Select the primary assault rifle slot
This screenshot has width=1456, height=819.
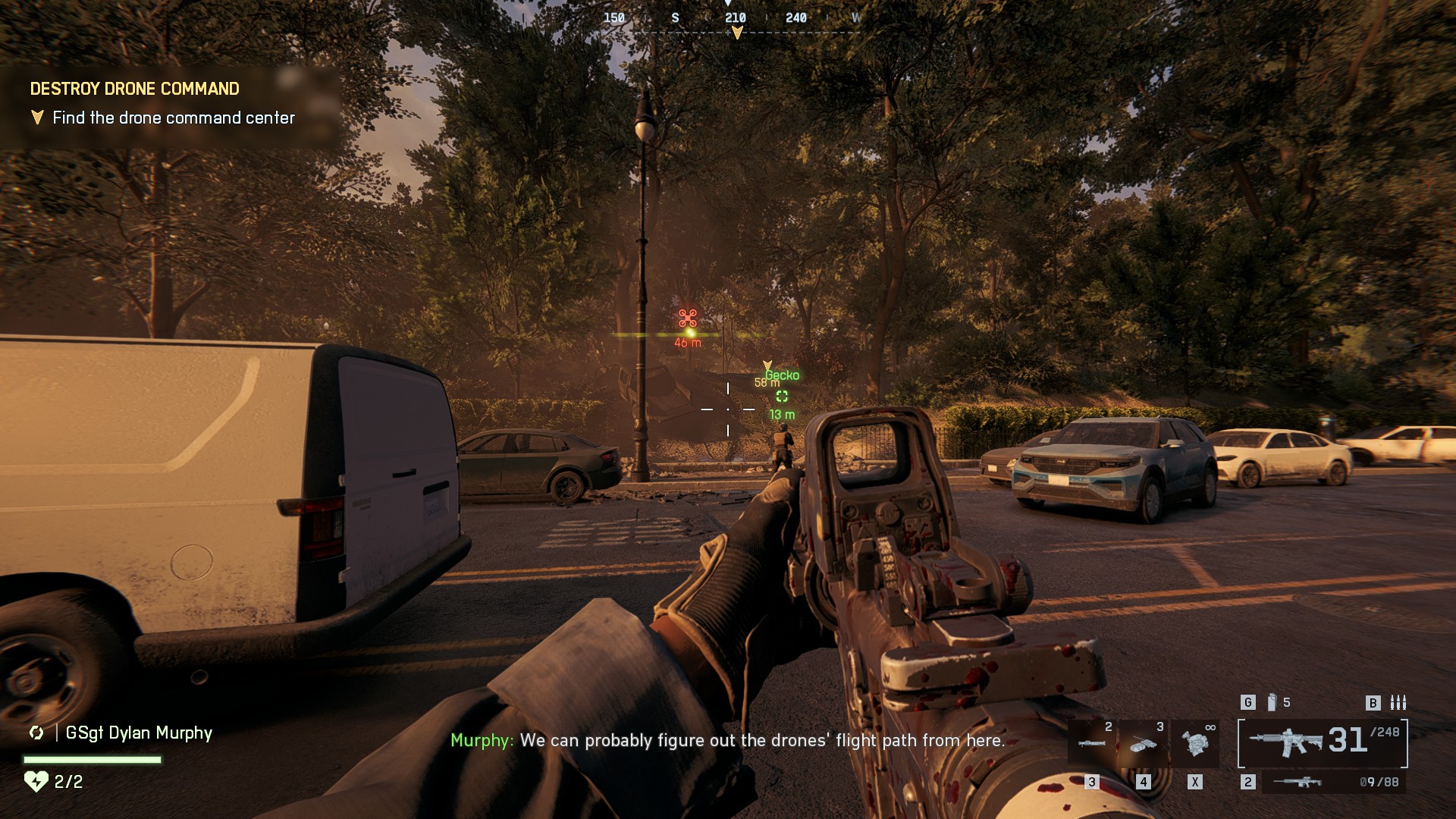[1323, 742]
